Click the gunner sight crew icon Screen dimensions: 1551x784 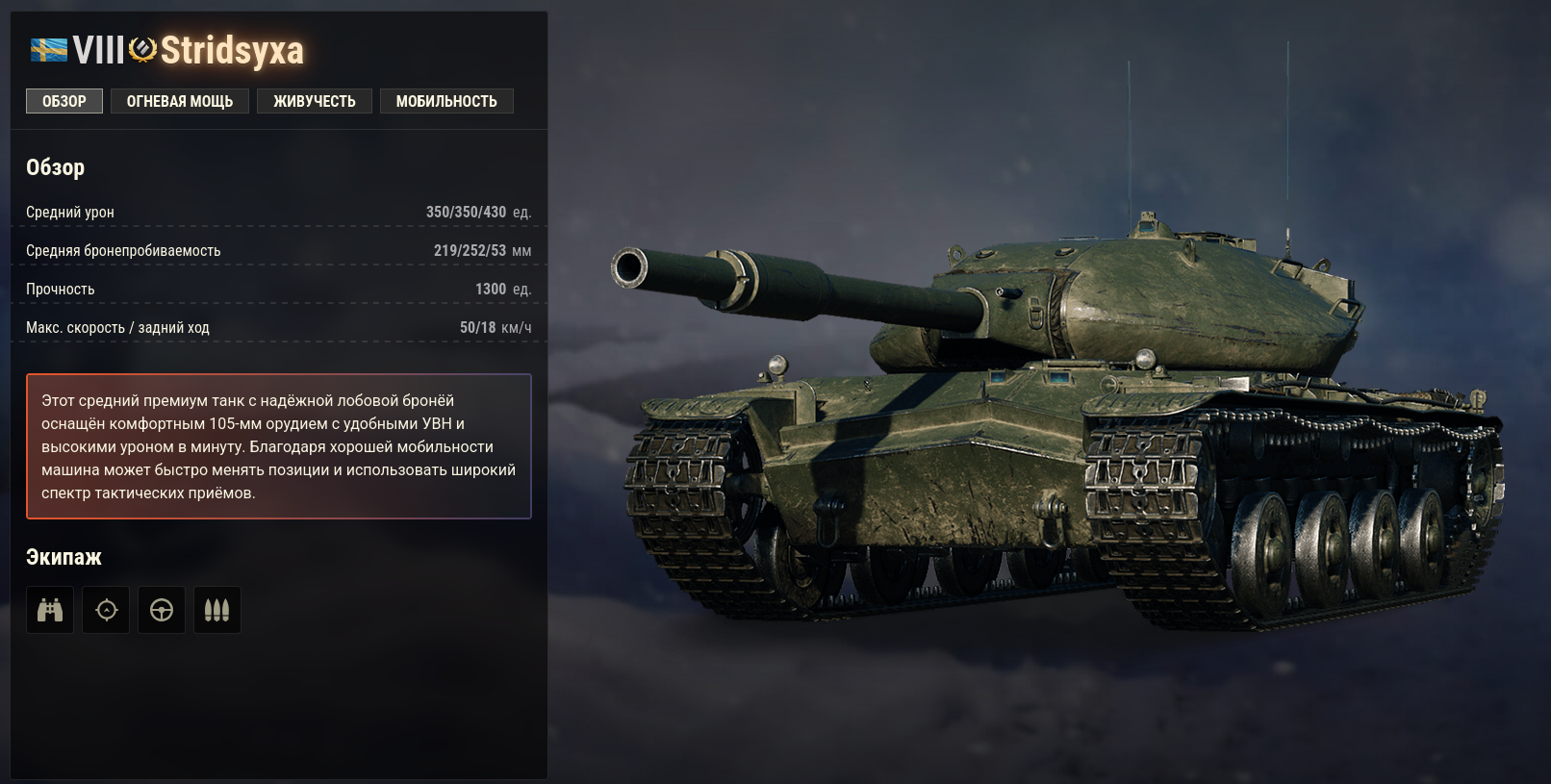click(106, 609)
